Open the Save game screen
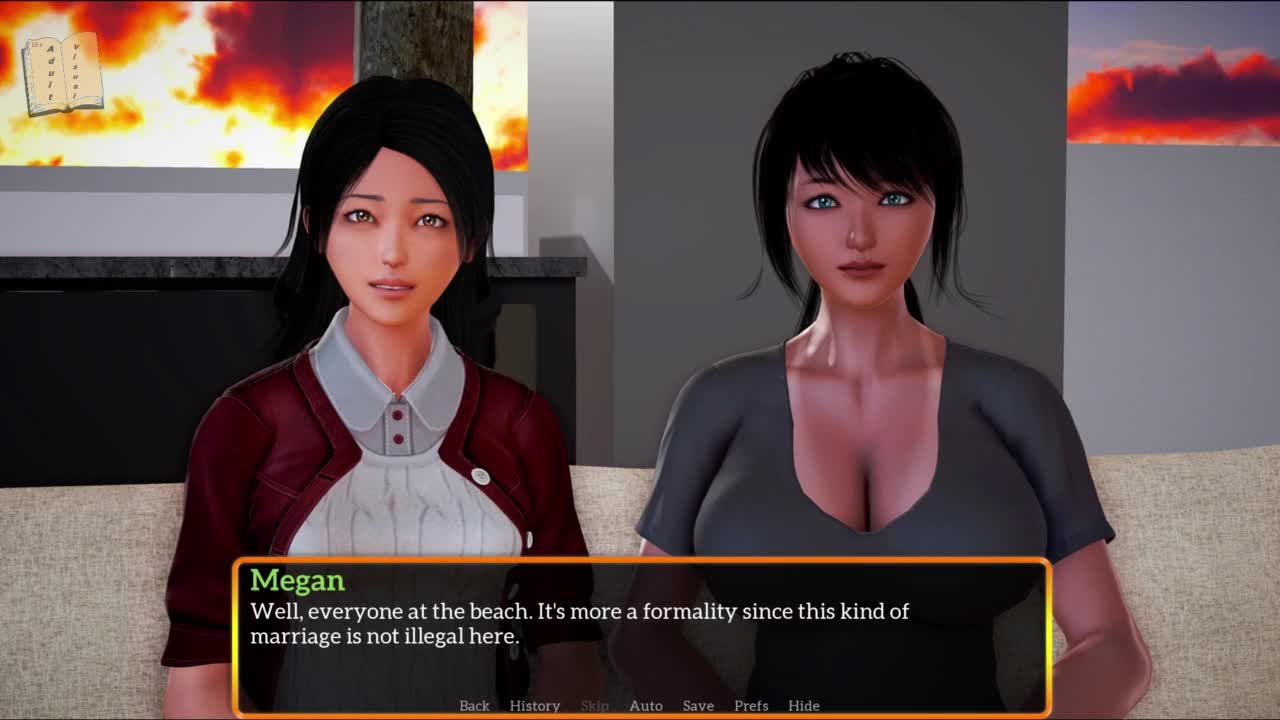The image size is (1280, 720). [698, 705]
